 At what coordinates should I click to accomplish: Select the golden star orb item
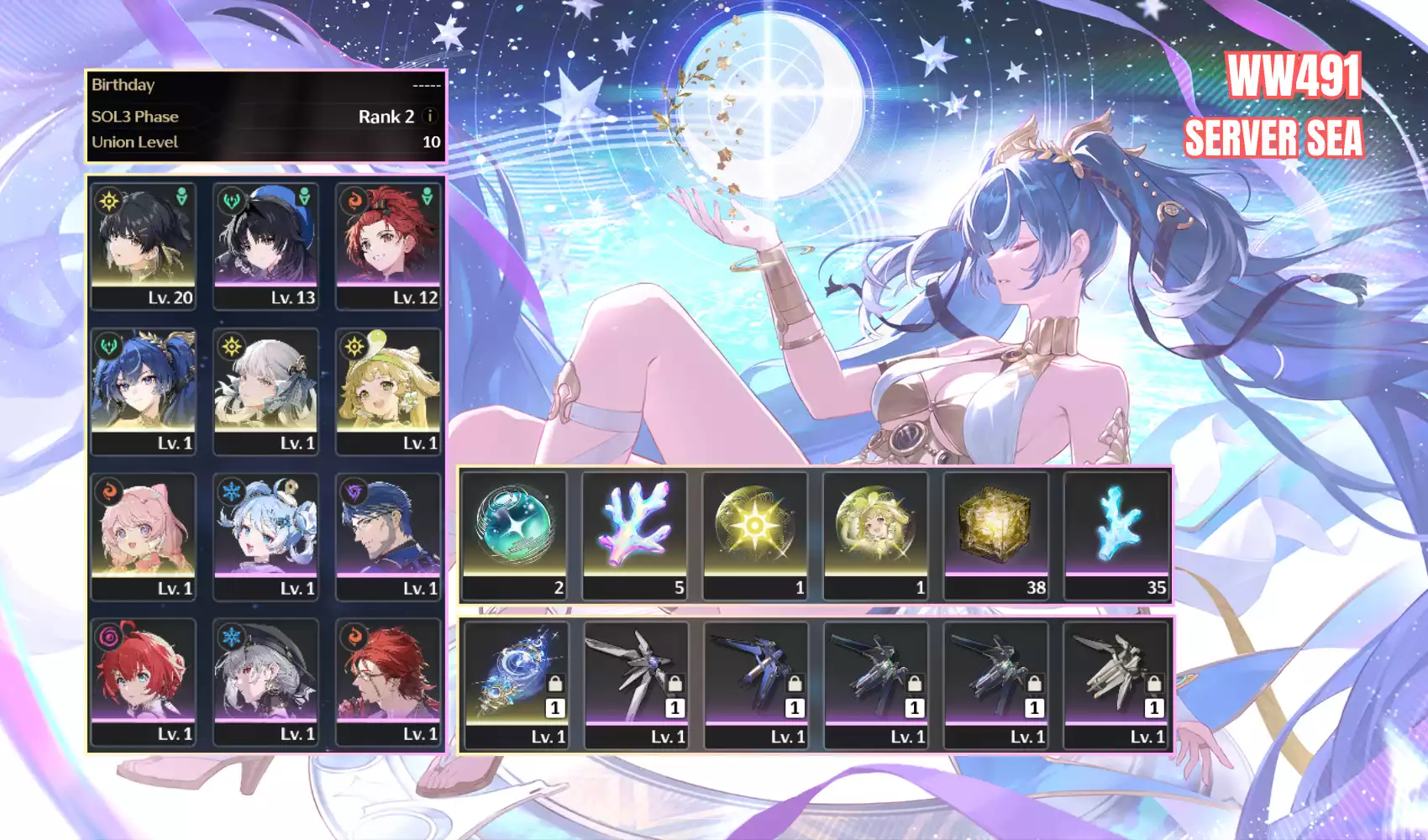pos(755,535)
